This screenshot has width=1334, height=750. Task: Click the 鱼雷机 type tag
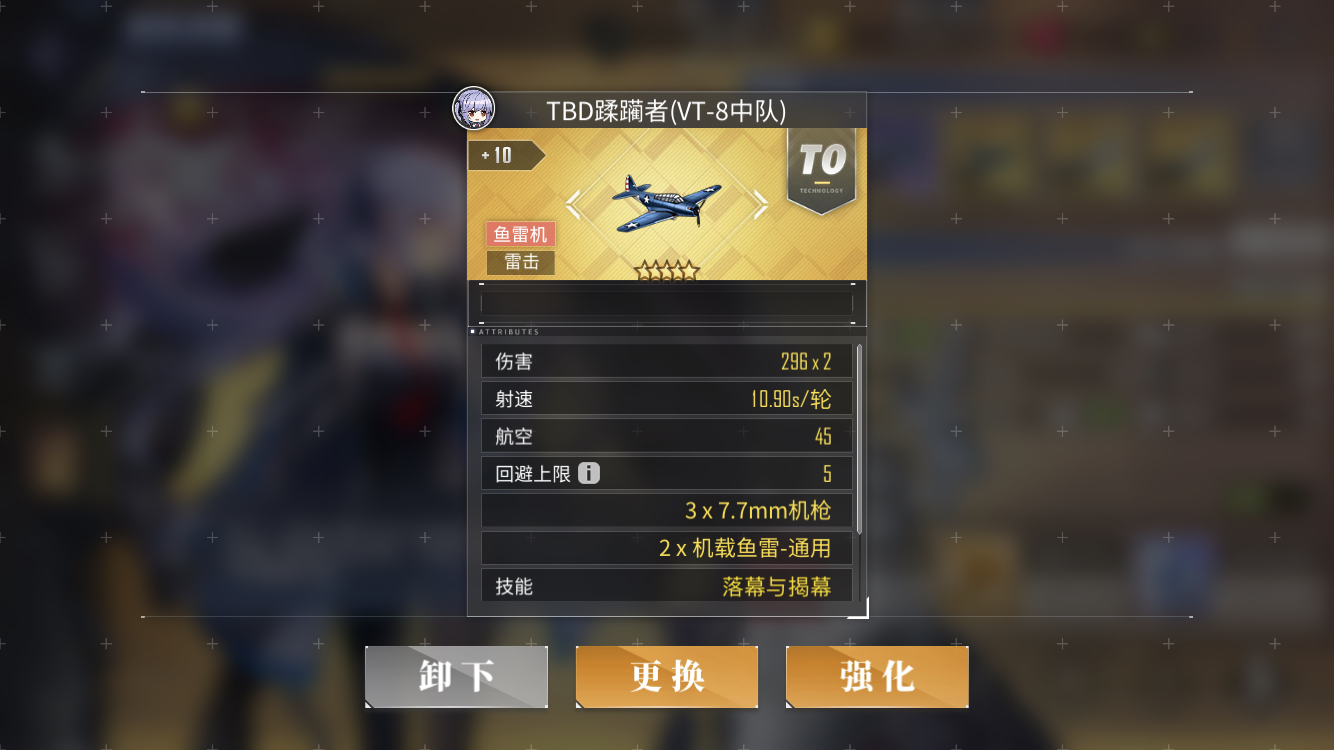tap(519, 234)
